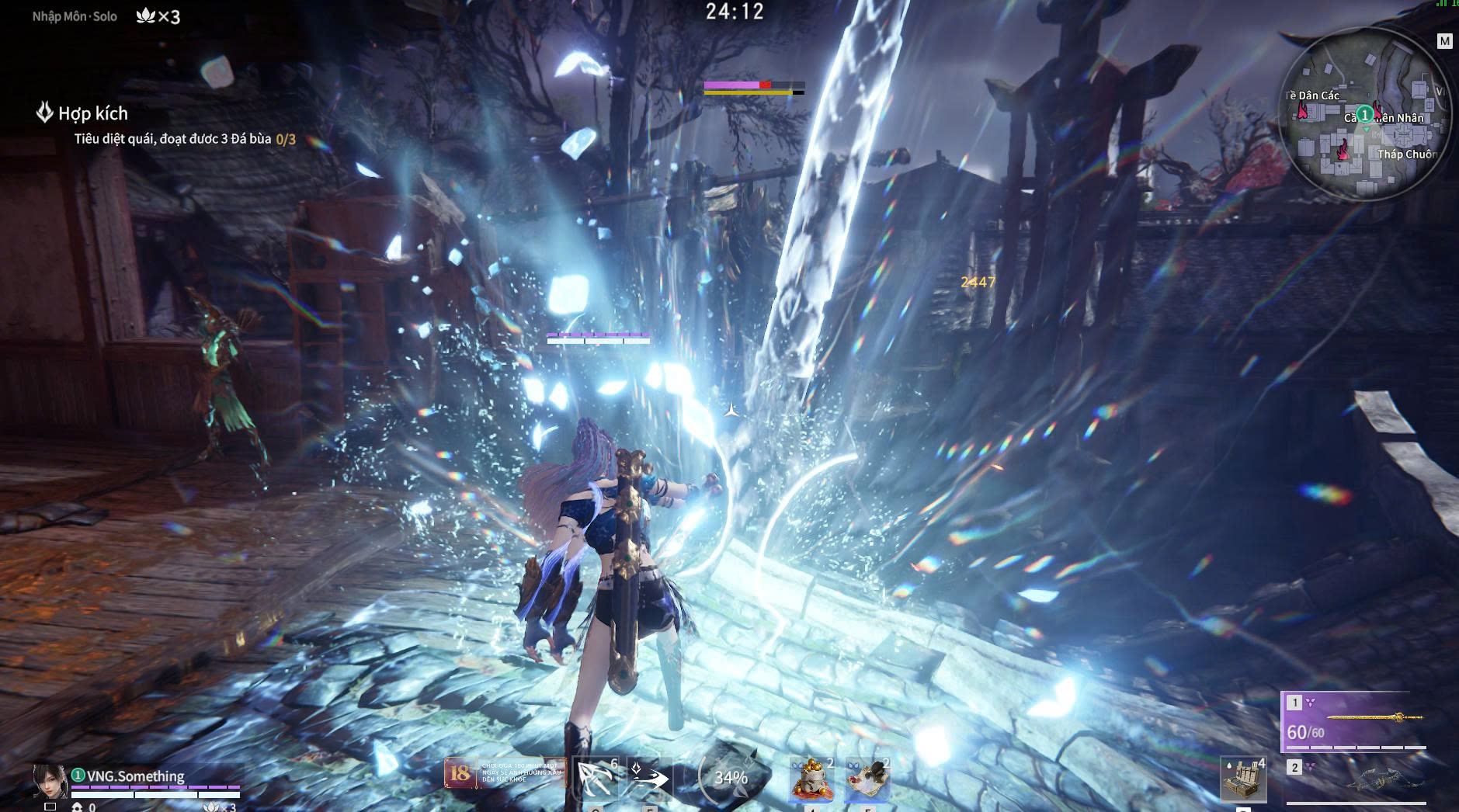Equip the golden sword in weapon slot 1
This screenshot has width=1459, height=812.
(x=1353, y=720)
